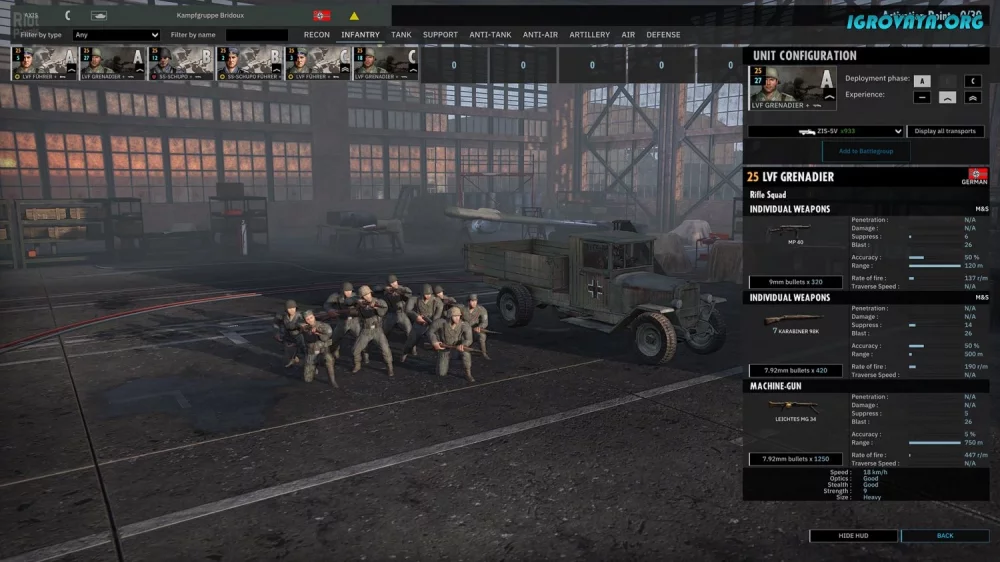Select the SS-Schupo phase B unit card
1000x562 pixels.
(181, 64)
